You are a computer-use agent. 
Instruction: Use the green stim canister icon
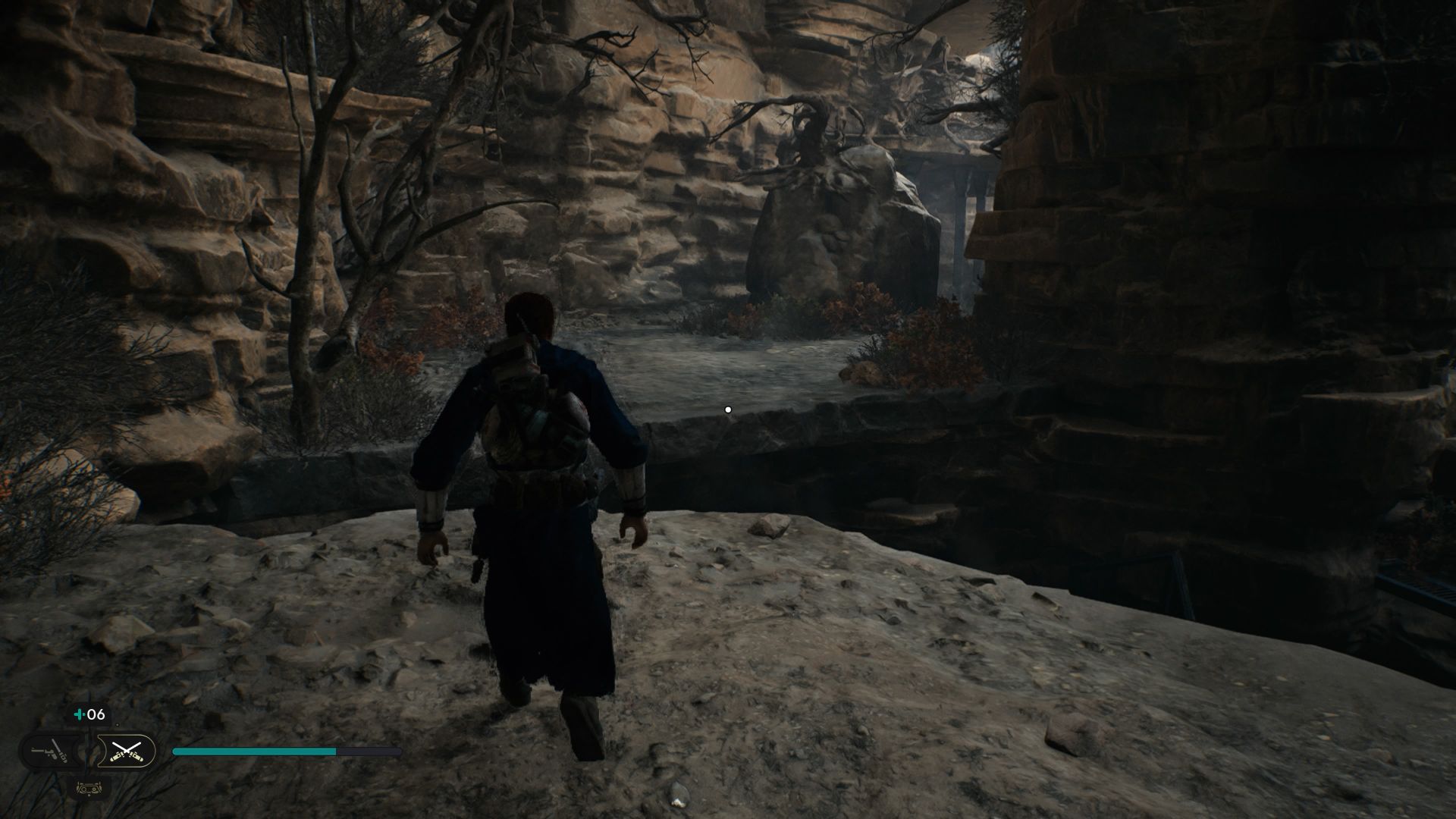tap(79, 714)
